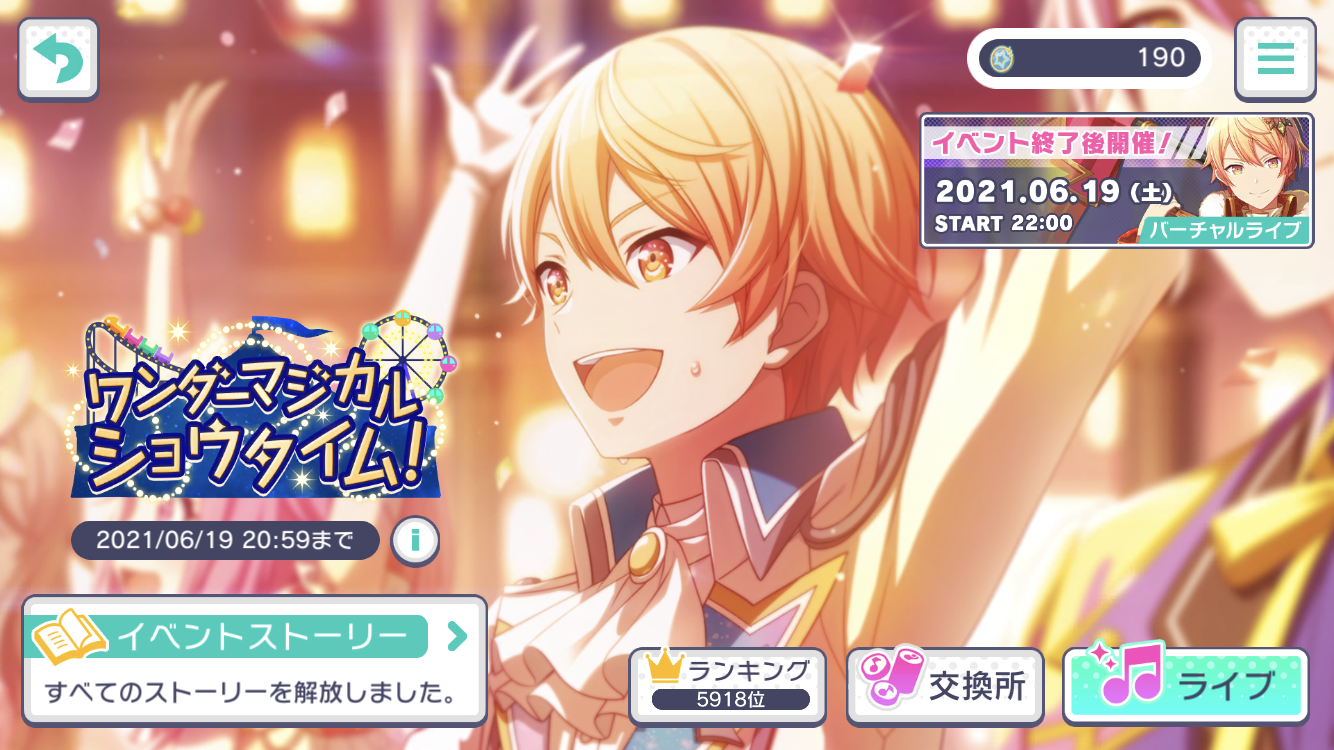
Task: Tap the teal back arrow button
Action: (x=57, y=57)
